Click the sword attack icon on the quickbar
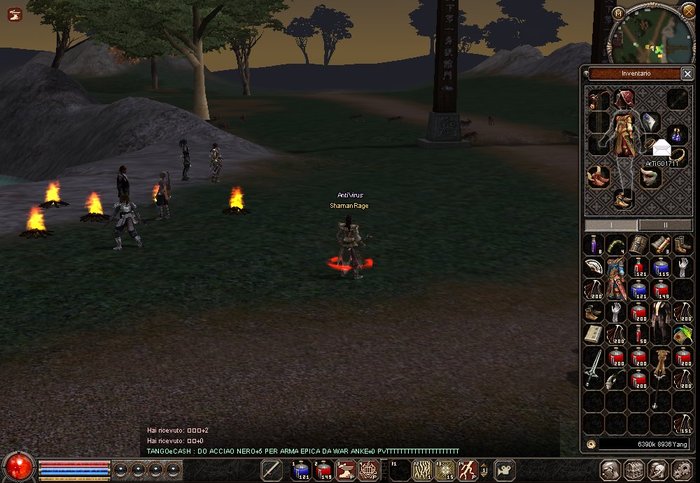 click(x=270, y=469)
